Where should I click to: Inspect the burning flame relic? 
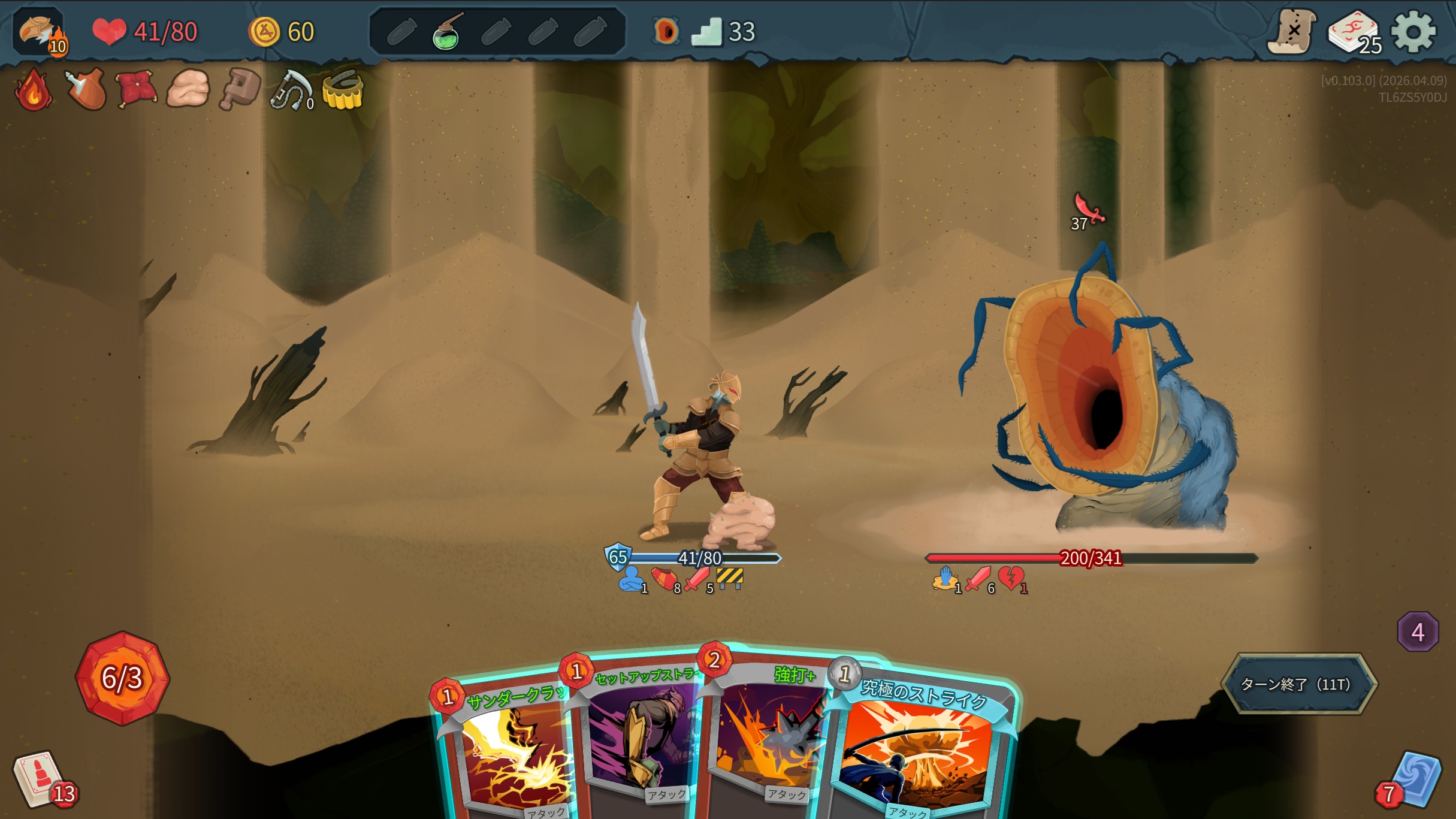coord(34,90)
